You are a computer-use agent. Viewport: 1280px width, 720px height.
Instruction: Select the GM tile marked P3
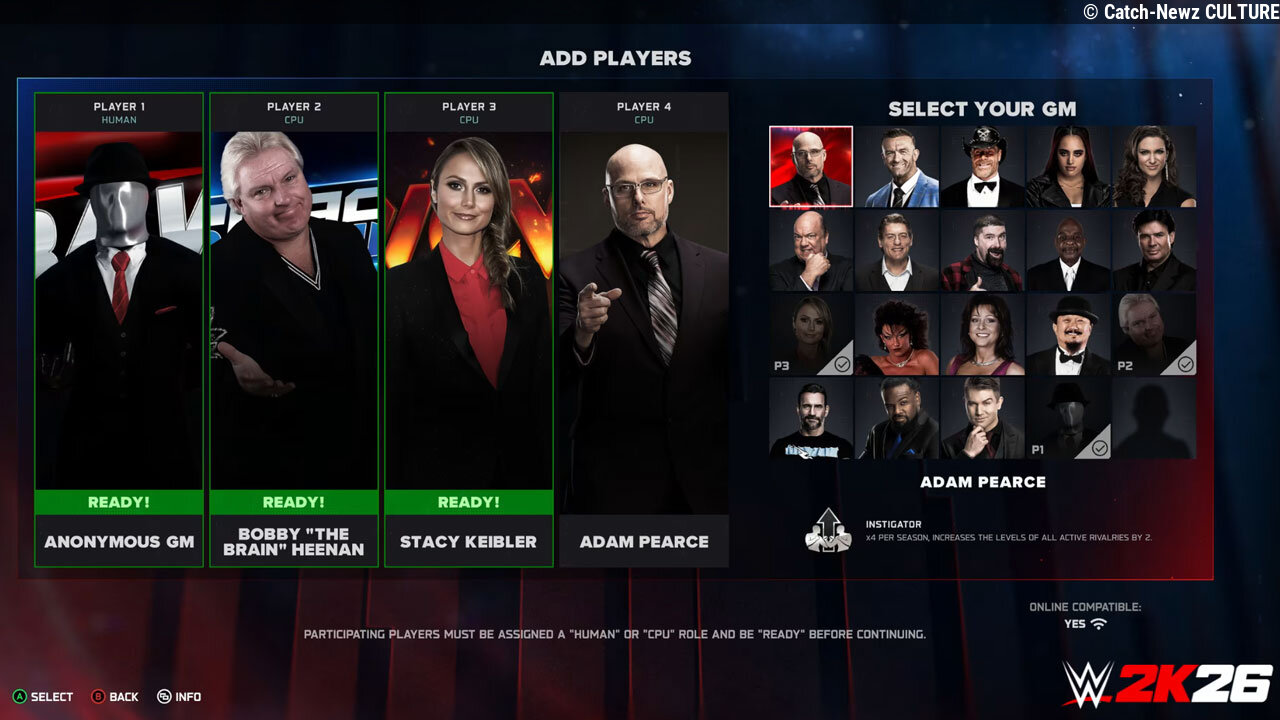[x=811, y=334]
